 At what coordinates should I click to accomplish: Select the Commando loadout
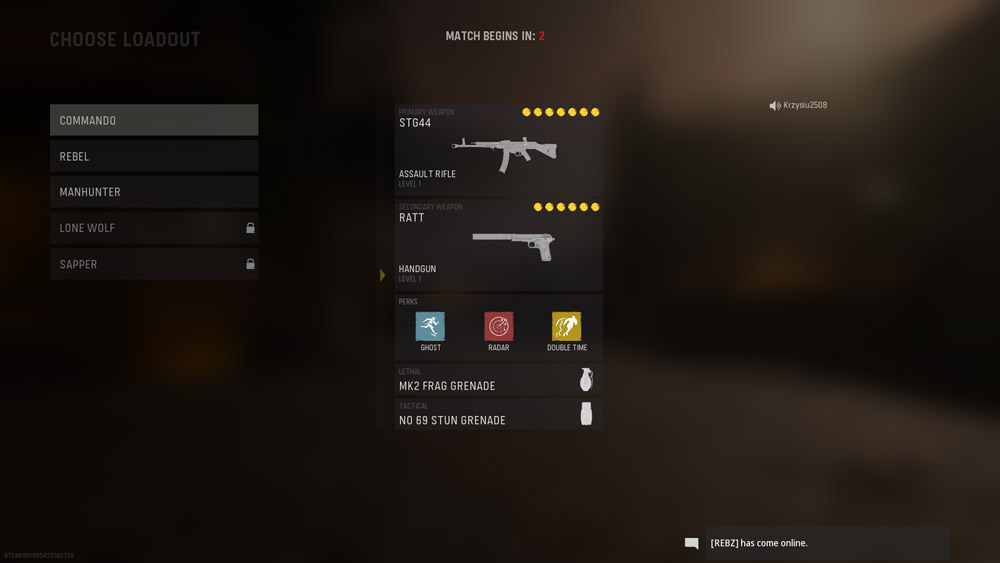tap(154, 120)
